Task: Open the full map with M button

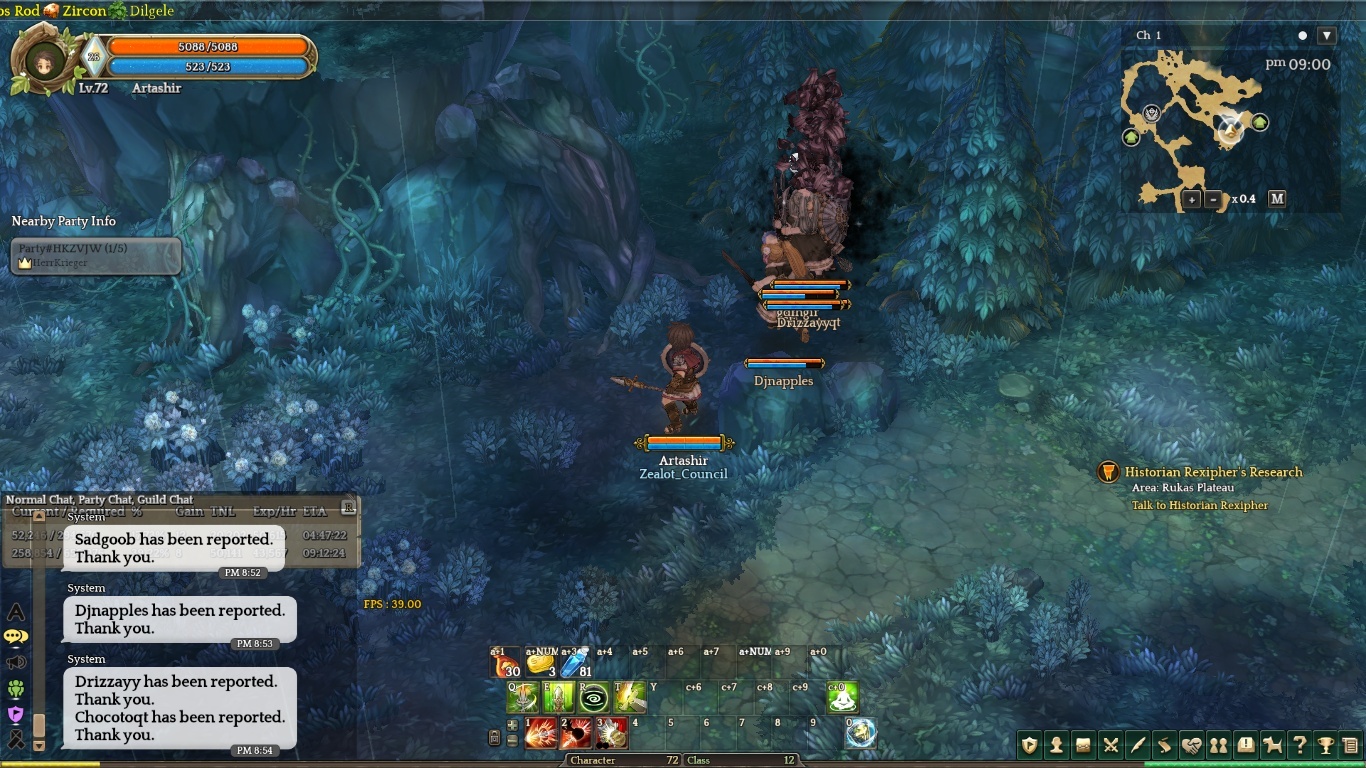Action: click(1277, 199)
